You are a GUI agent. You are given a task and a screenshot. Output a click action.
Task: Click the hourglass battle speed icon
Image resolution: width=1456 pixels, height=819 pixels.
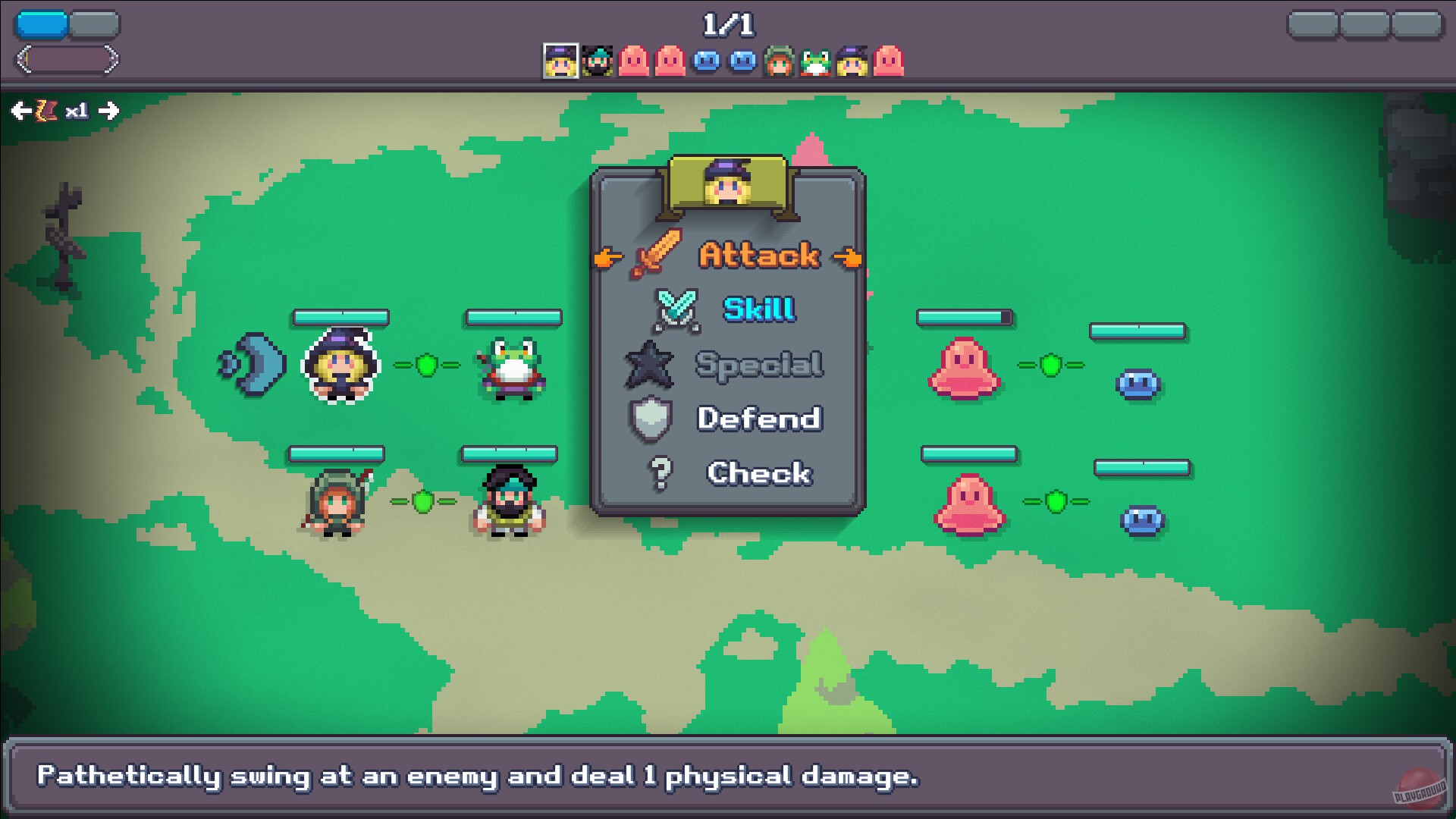pos(47,111)
